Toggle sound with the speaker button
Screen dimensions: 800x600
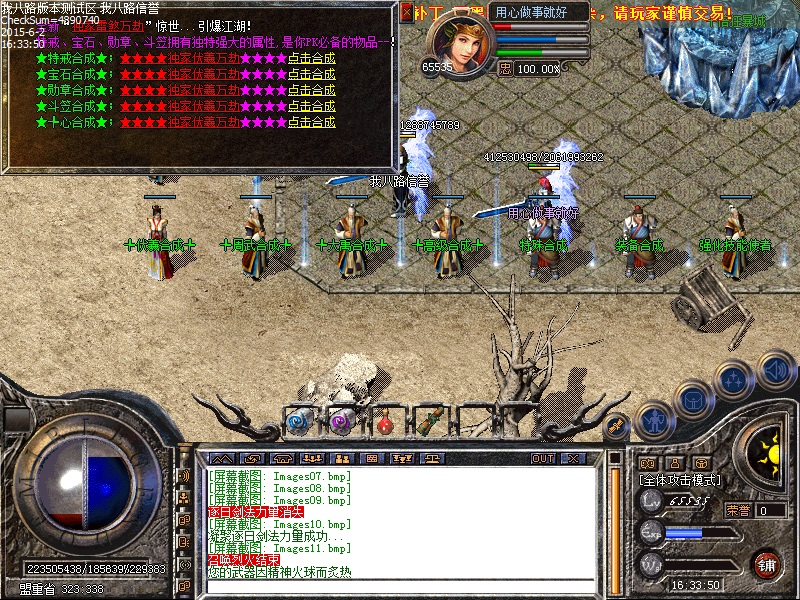pyautogui.click(x=774, y=368)
